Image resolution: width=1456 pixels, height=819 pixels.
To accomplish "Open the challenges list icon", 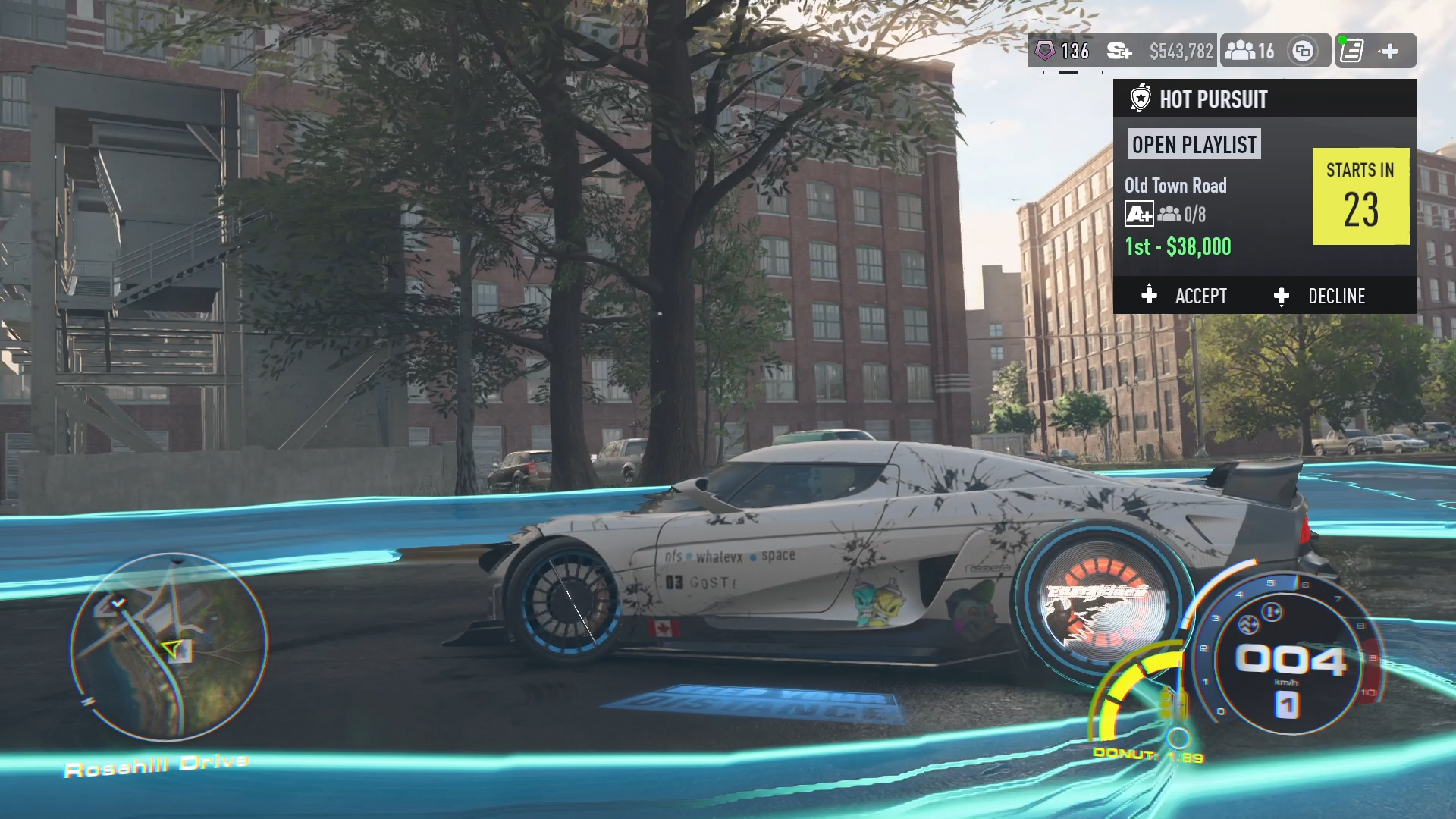I will pyautogui.click(x=1351, y=51).
